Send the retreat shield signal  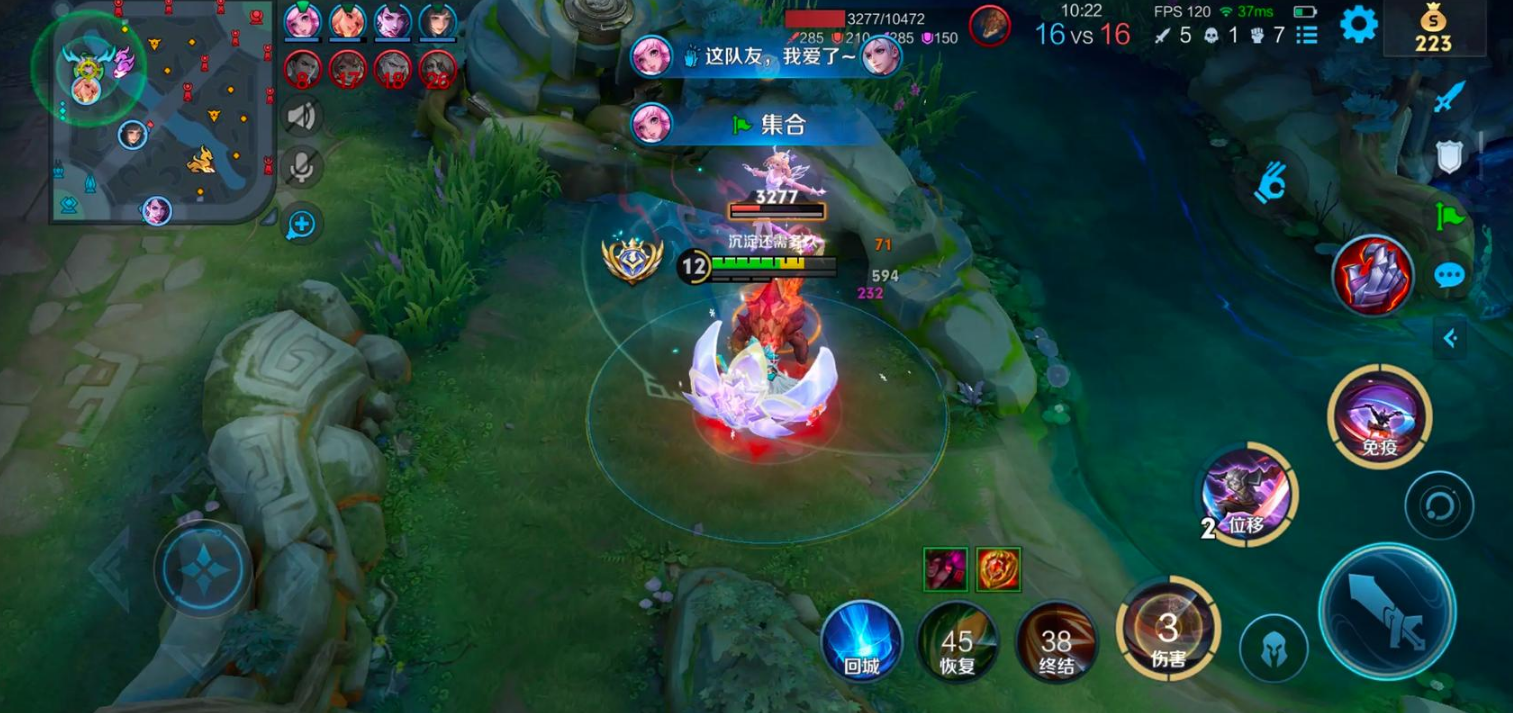point(1449,156)
